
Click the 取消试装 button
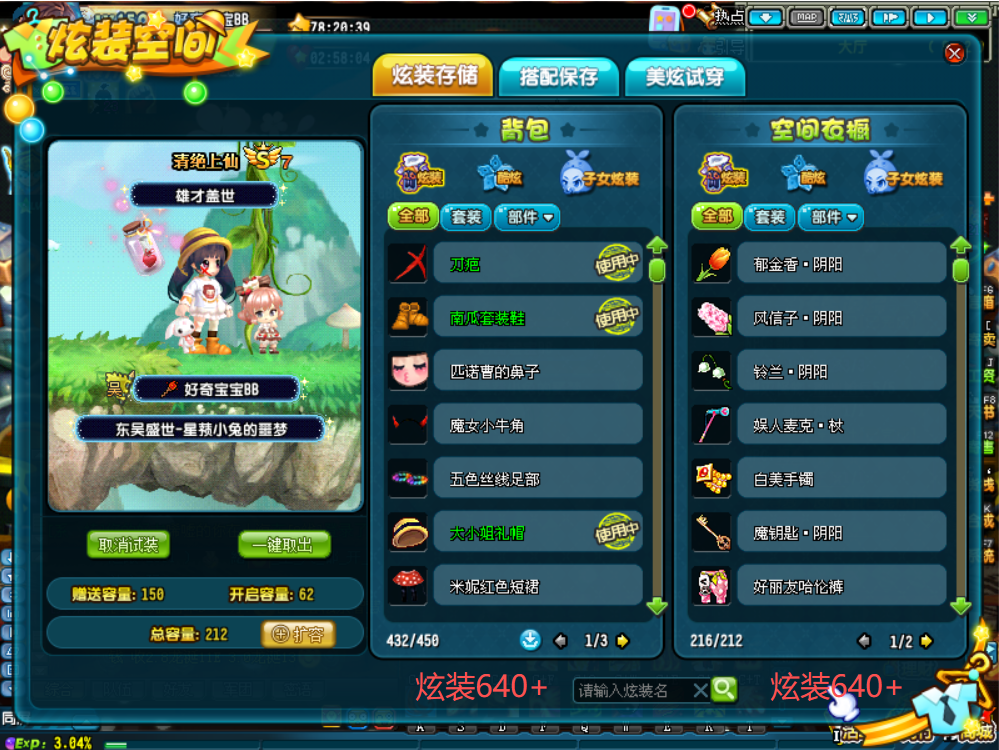point(128,545)
